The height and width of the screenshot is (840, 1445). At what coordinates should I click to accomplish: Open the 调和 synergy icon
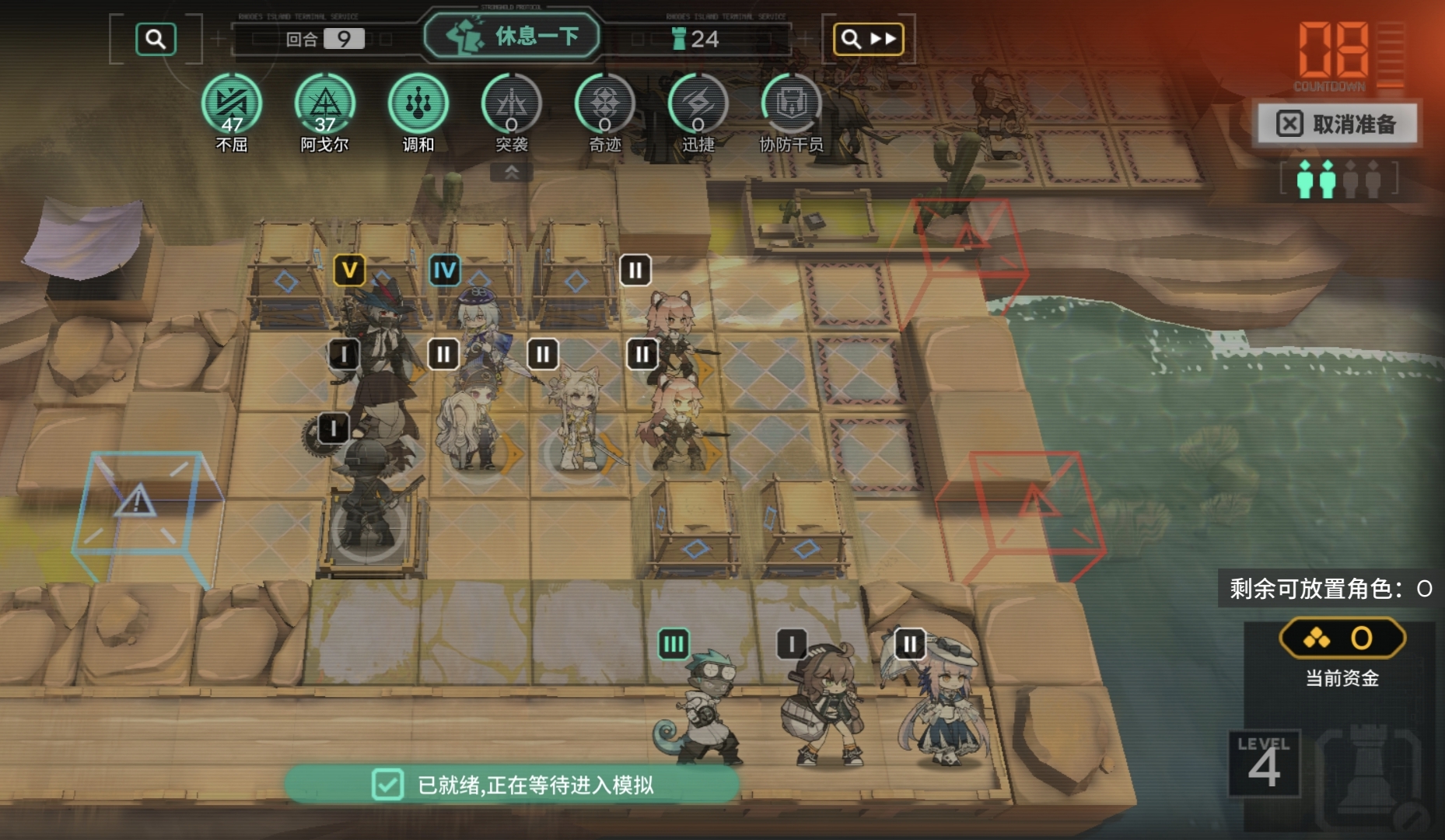[418, 104]
